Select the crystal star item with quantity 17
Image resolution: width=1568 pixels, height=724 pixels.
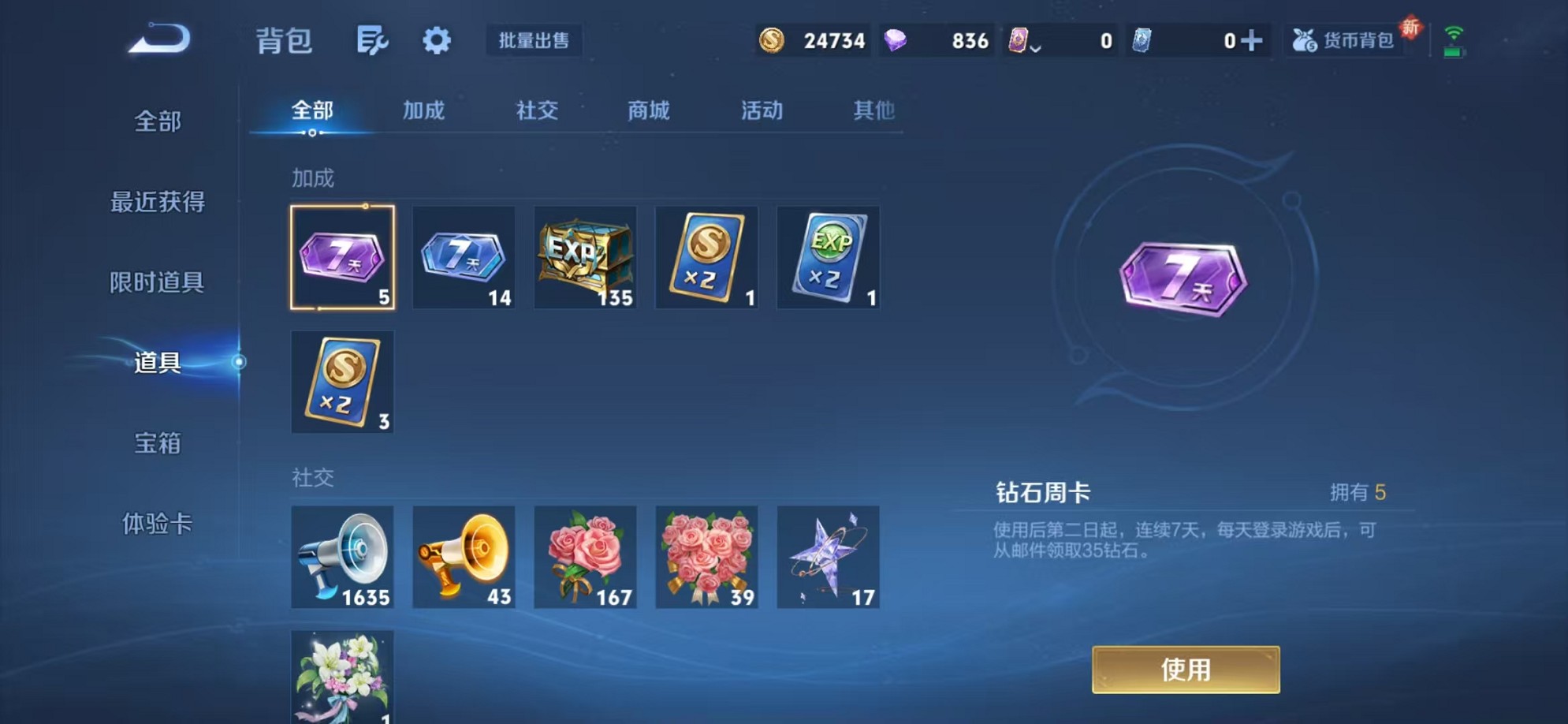pyautogui.click(x=828, y=558)
